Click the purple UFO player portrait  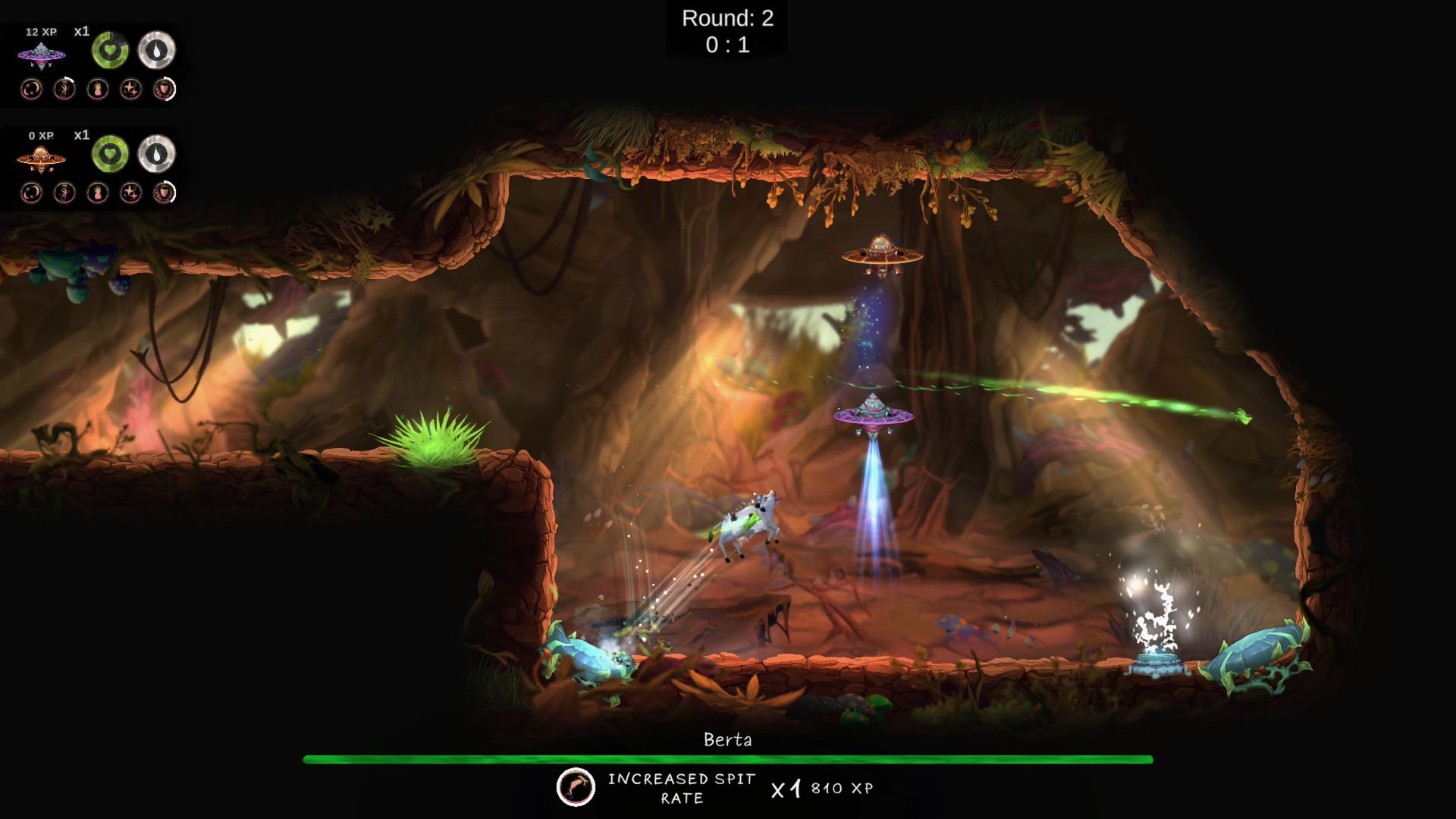(41, 55)
